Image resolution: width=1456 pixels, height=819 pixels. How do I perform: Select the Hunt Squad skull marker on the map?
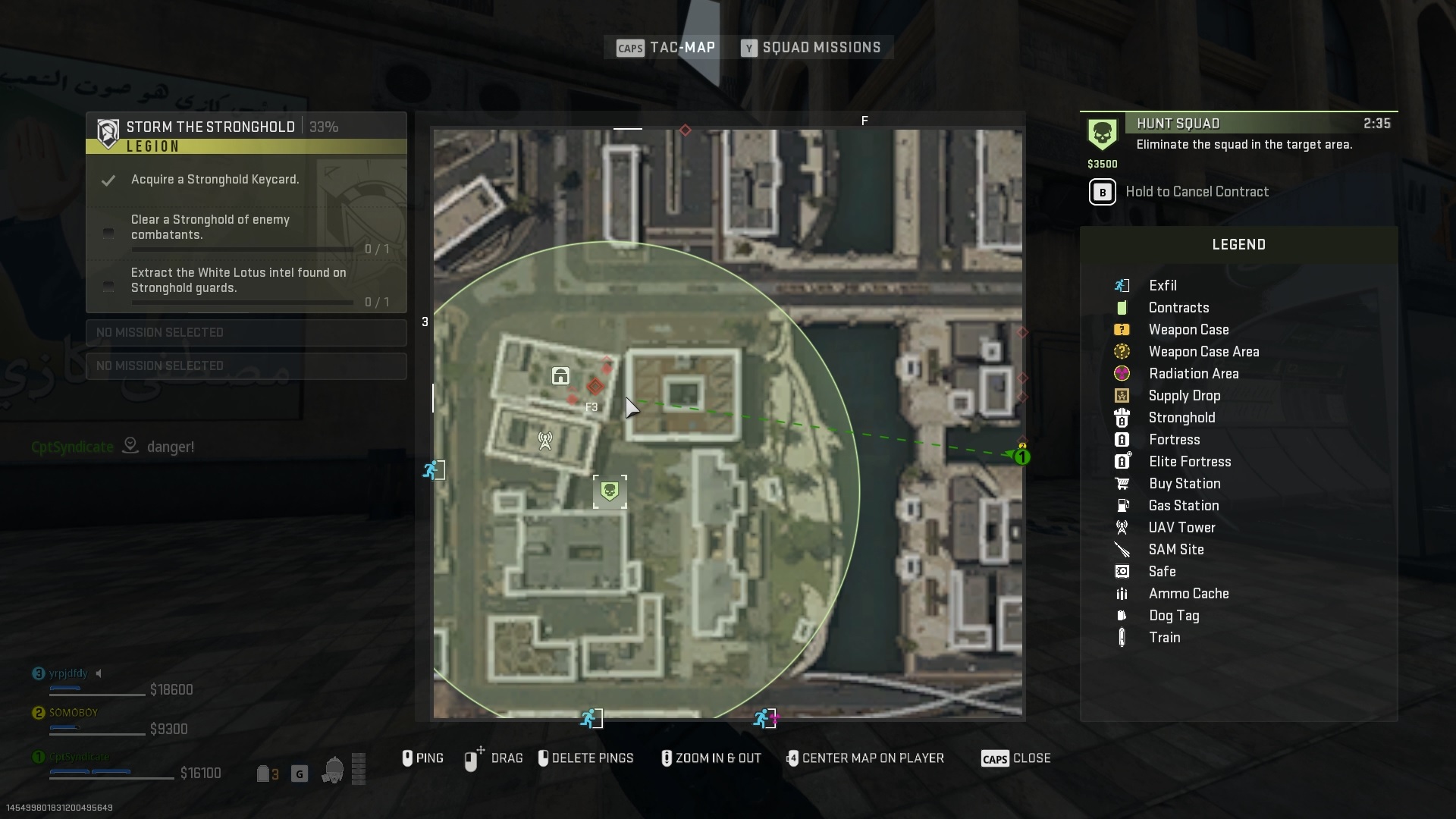pos(610,491)
